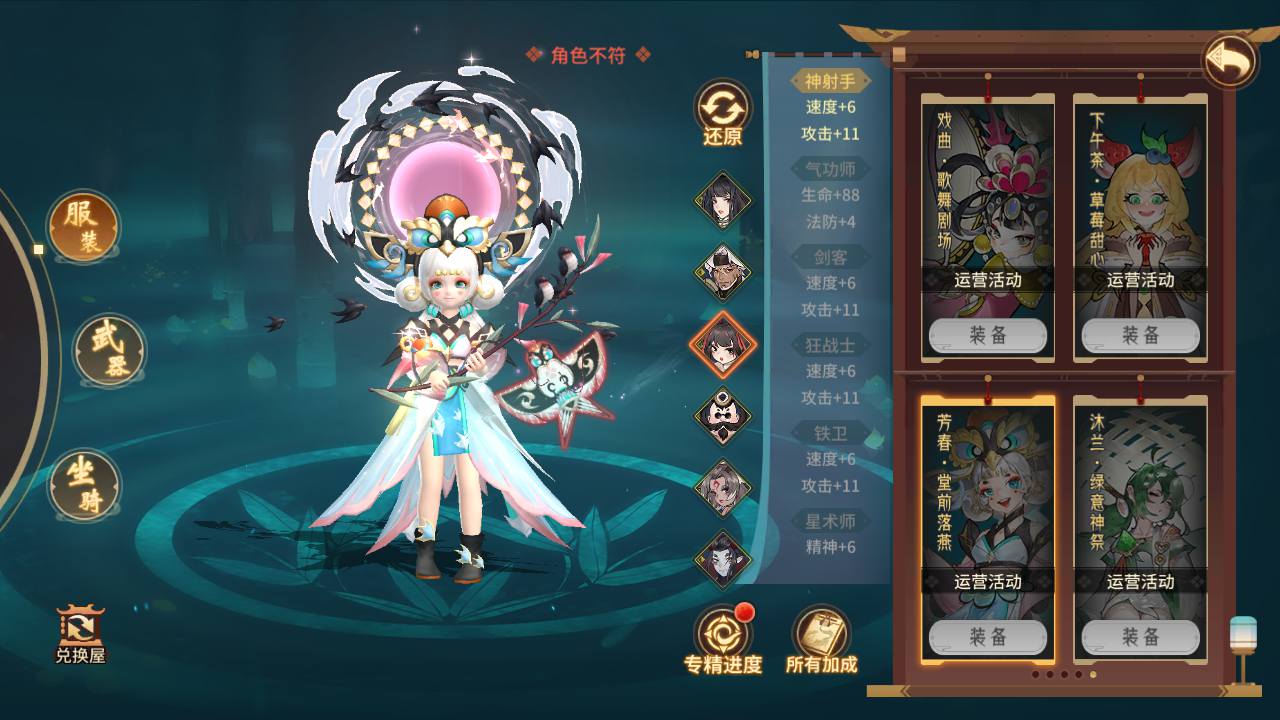The height and width of the screenshot is (720, 1280).
Task: Click the 还原 reset button
Action: (722, 114)
